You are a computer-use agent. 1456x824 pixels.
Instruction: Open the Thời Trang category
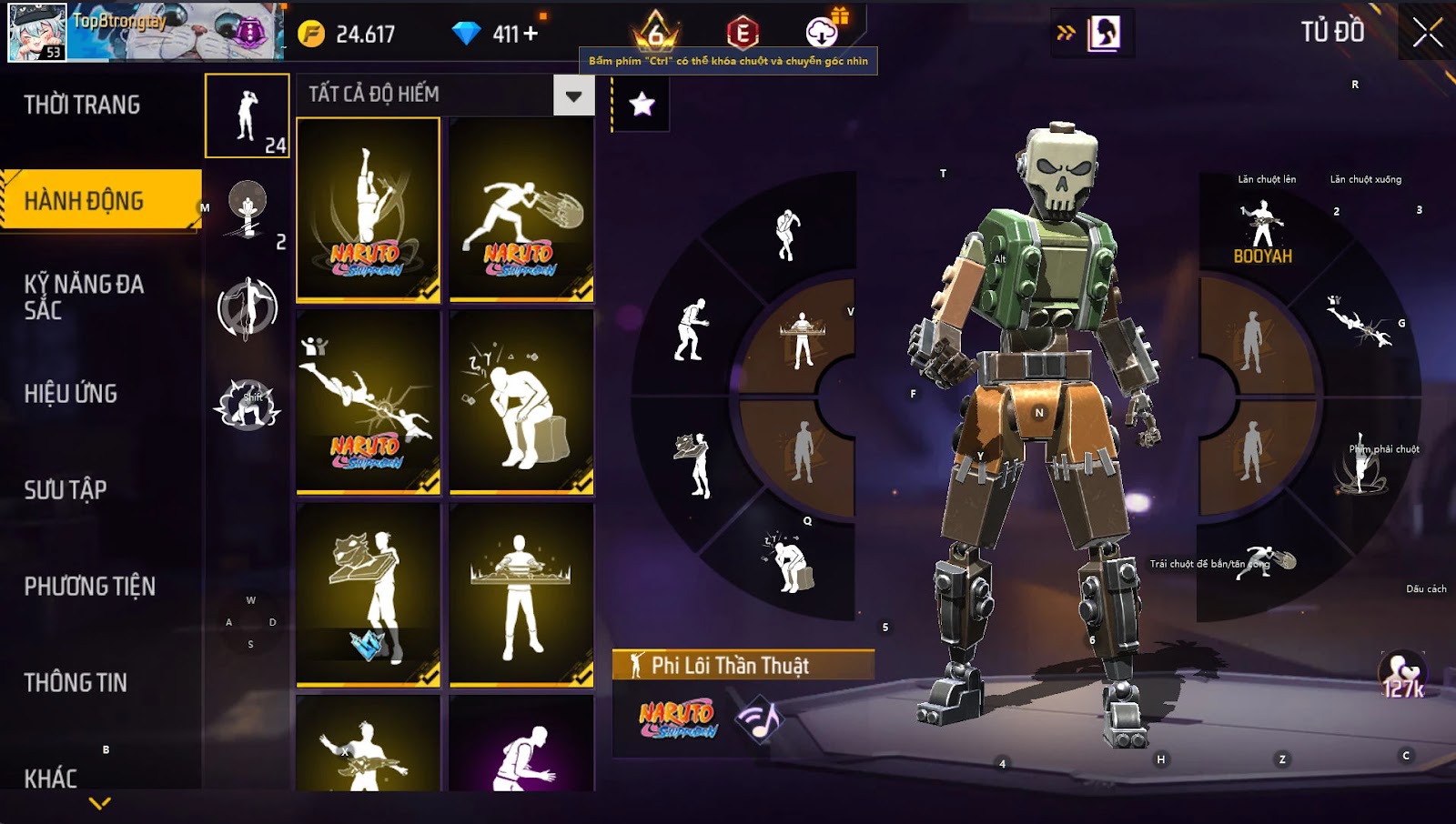pyautogui.click(x=82, y=106)
